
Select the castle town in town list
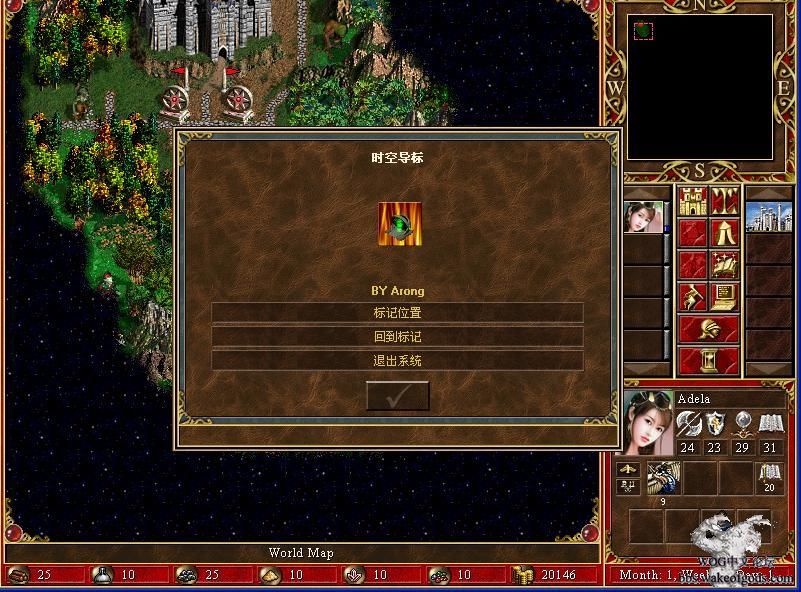click(769, 217)
